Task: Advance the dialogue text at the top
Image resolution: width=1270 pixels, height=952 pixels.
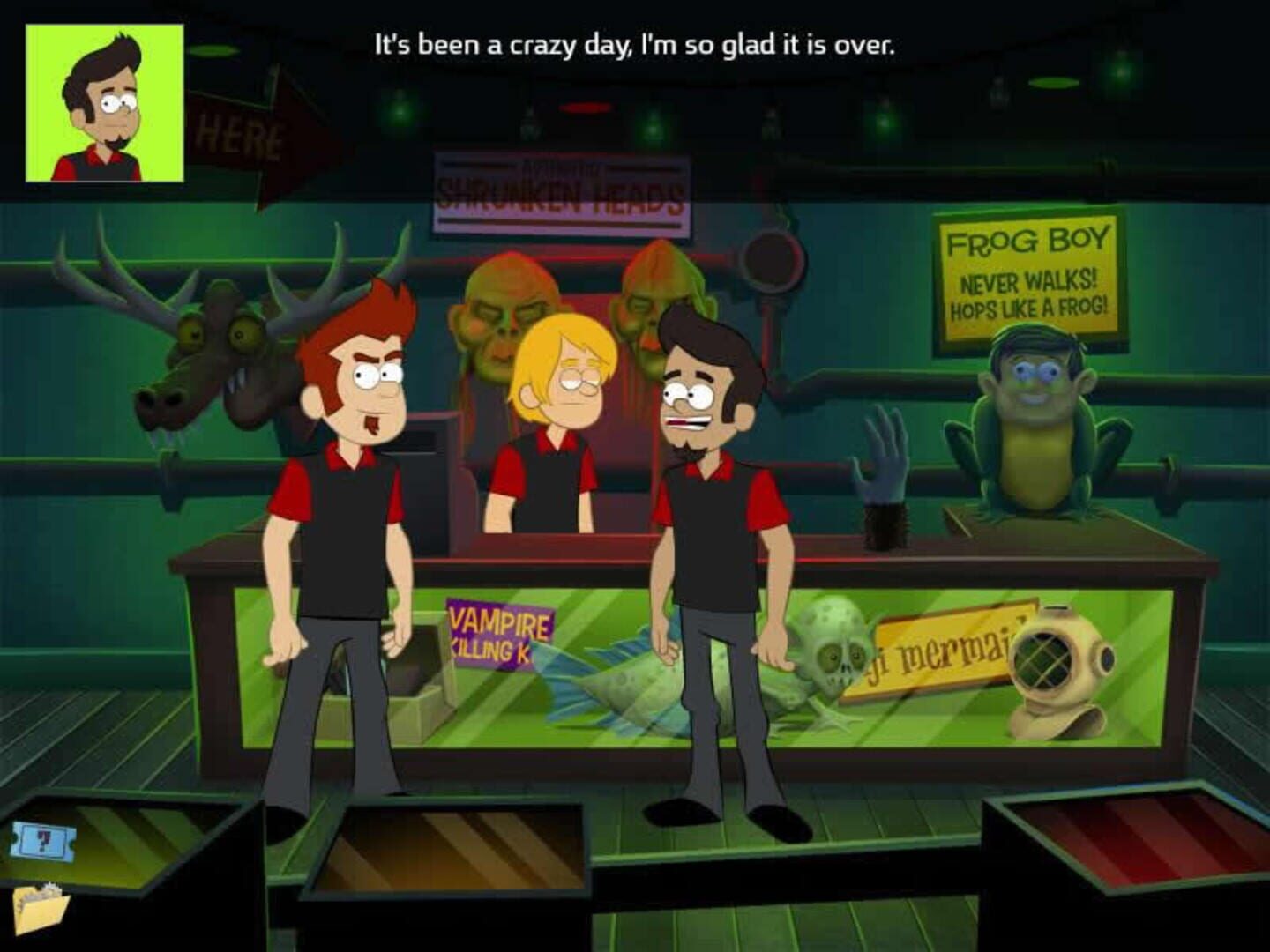Action: pyautogui.click(x=634, y=43)
